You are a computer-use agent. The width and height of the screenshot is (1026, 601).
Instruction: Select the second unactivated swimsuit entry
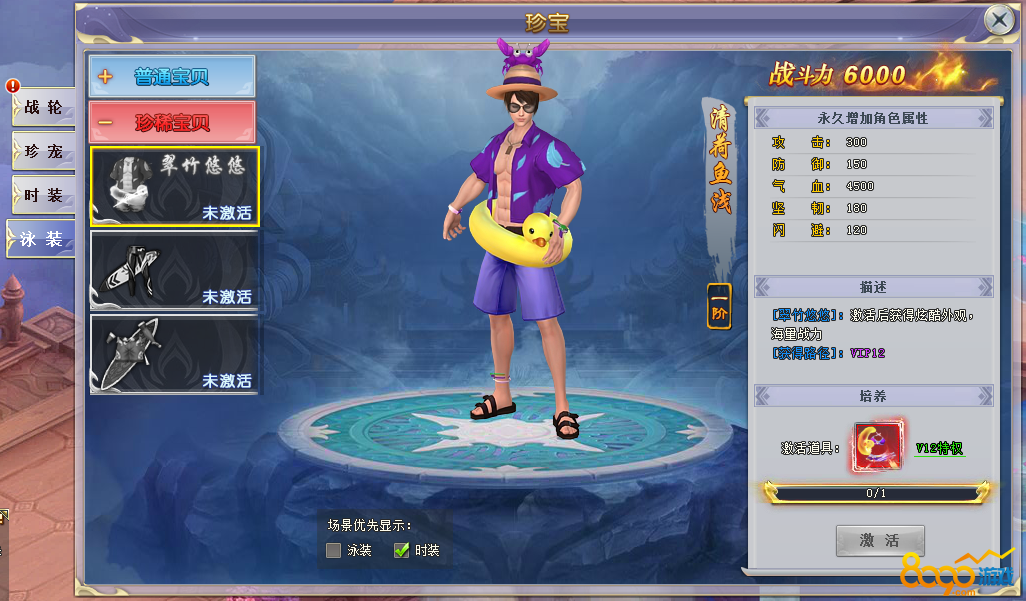(x=174, y=269)
